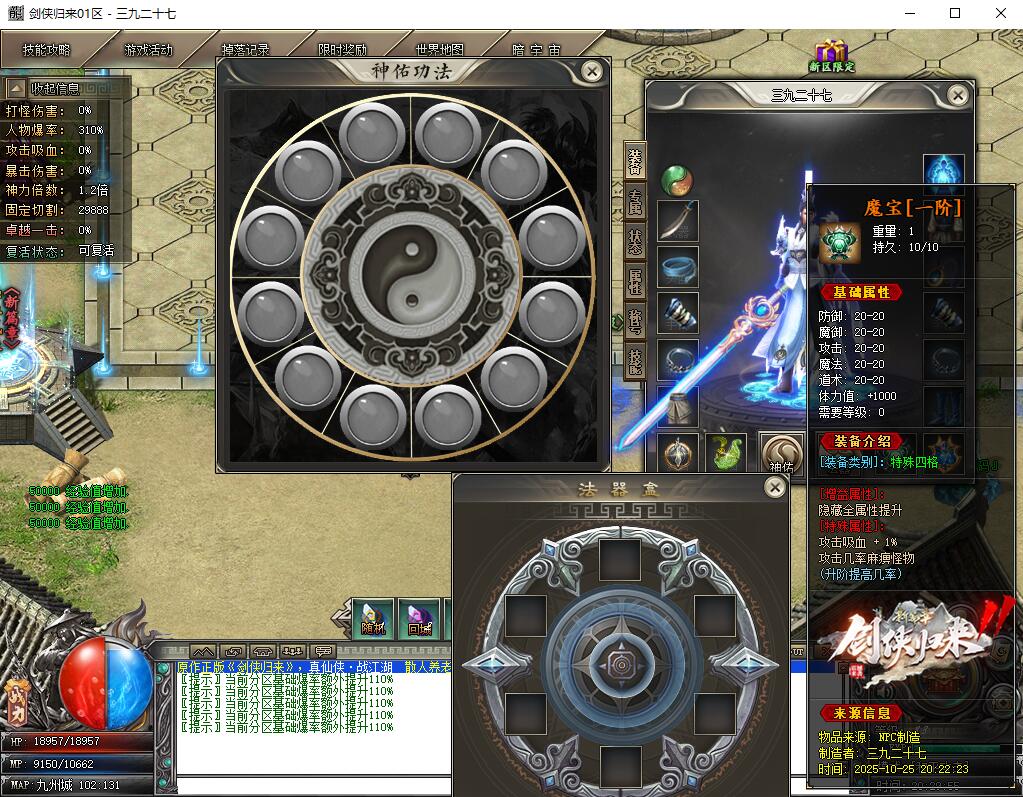Switch to the 技能 skills tab
1023x797 pixels.
(635, 360)
